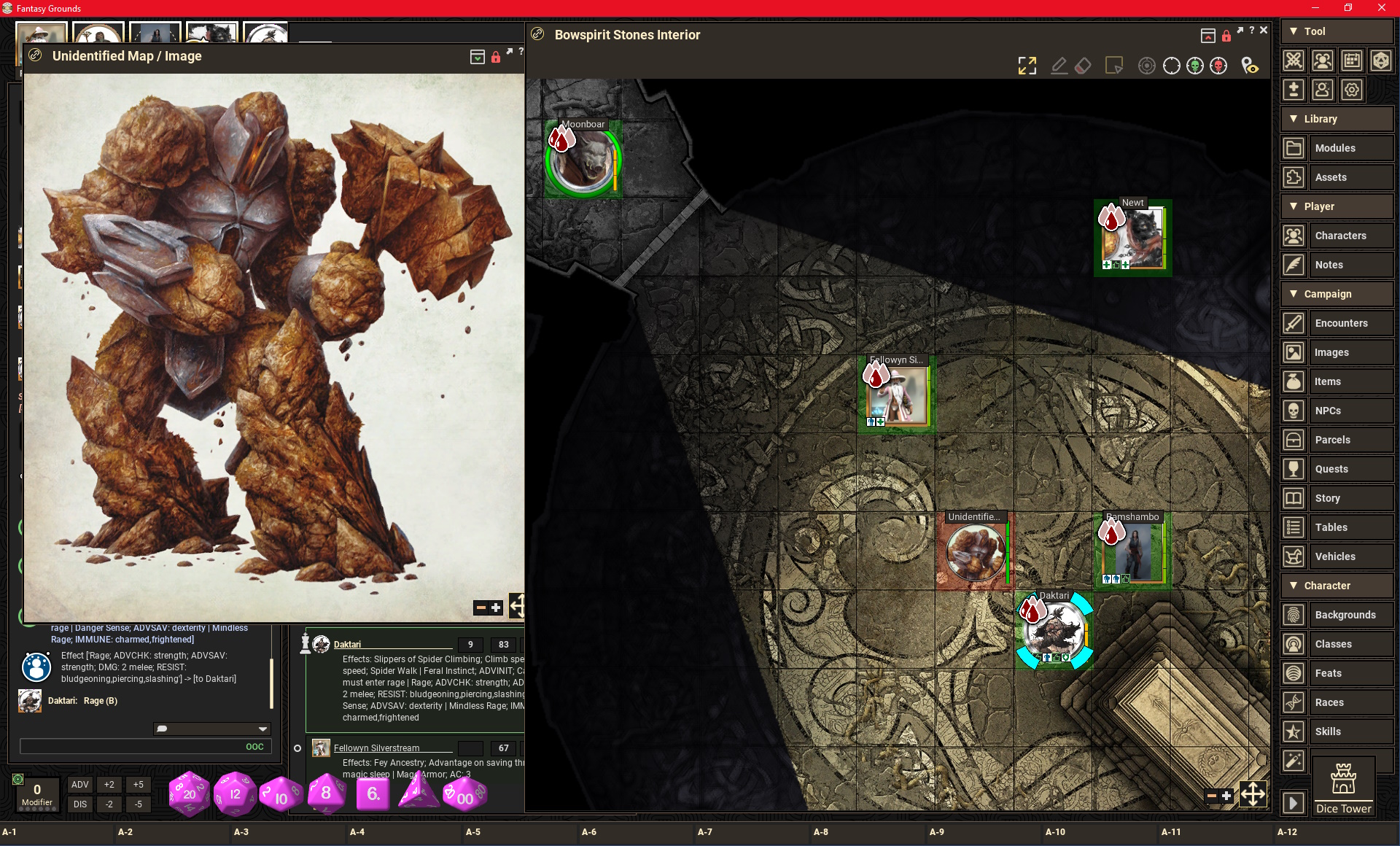
Task: Open the Daktari combat tracker entry link
Action: [347, 645]
